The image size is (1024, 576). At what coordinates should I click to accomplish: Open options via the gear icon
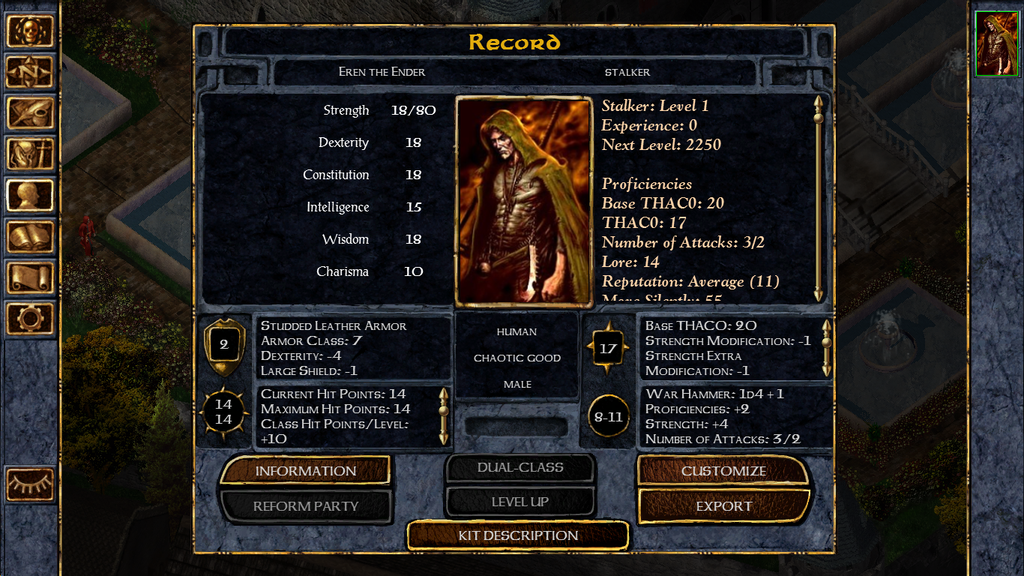[30, 318]
